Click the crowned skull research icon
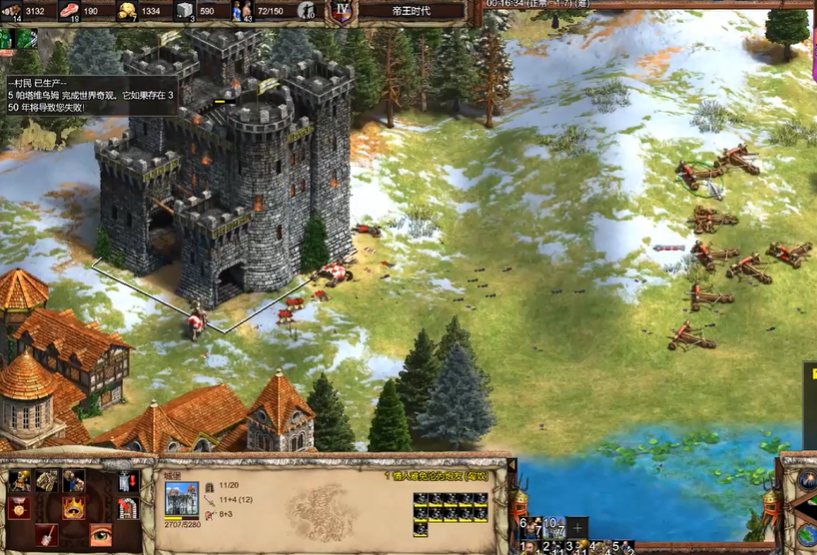This screenshot has width=817, height=555. coord(74,508)
